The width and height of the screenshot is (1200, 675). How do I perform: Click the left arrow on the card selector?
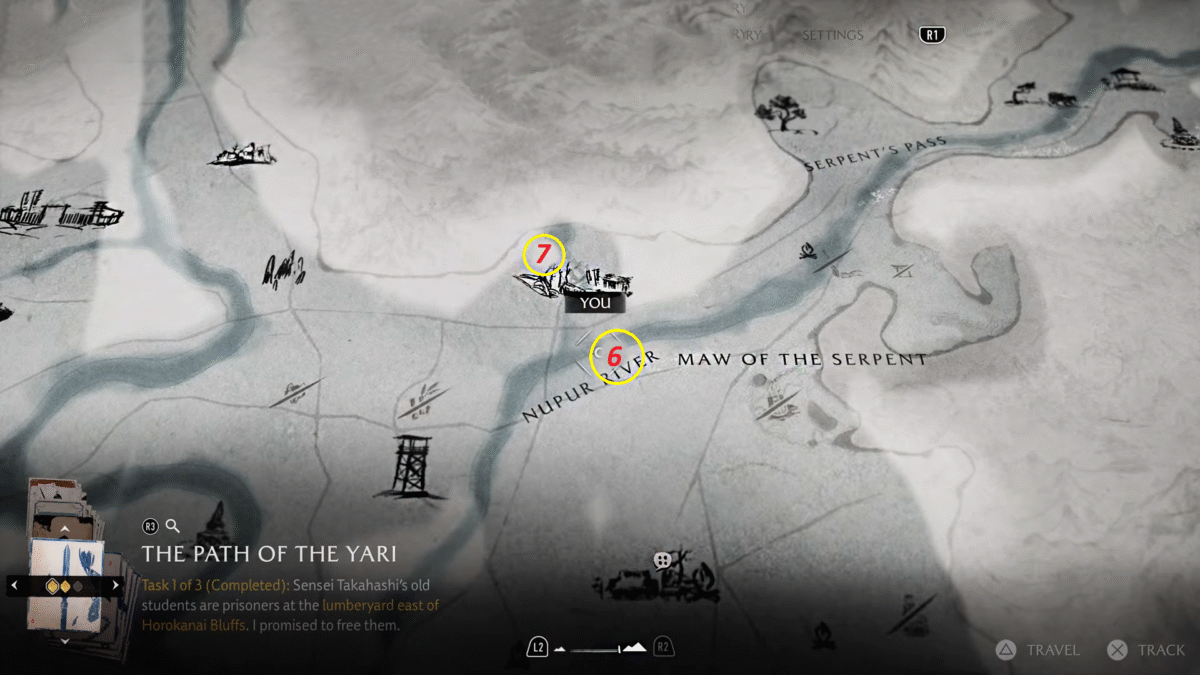(15, 585)
